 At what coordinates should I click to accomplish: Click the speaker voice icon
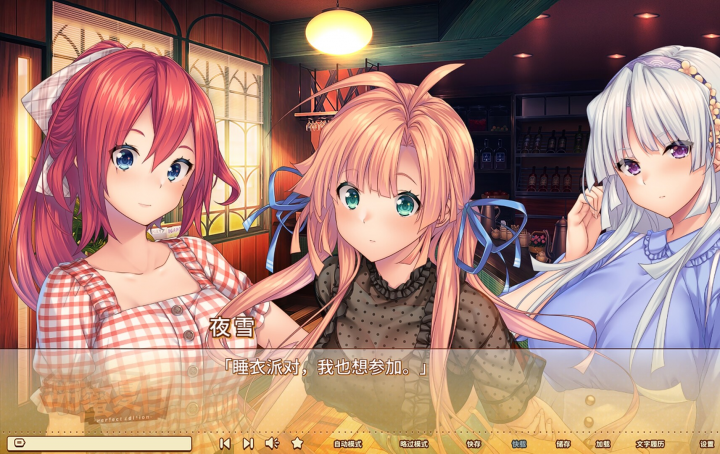[271, 443]
